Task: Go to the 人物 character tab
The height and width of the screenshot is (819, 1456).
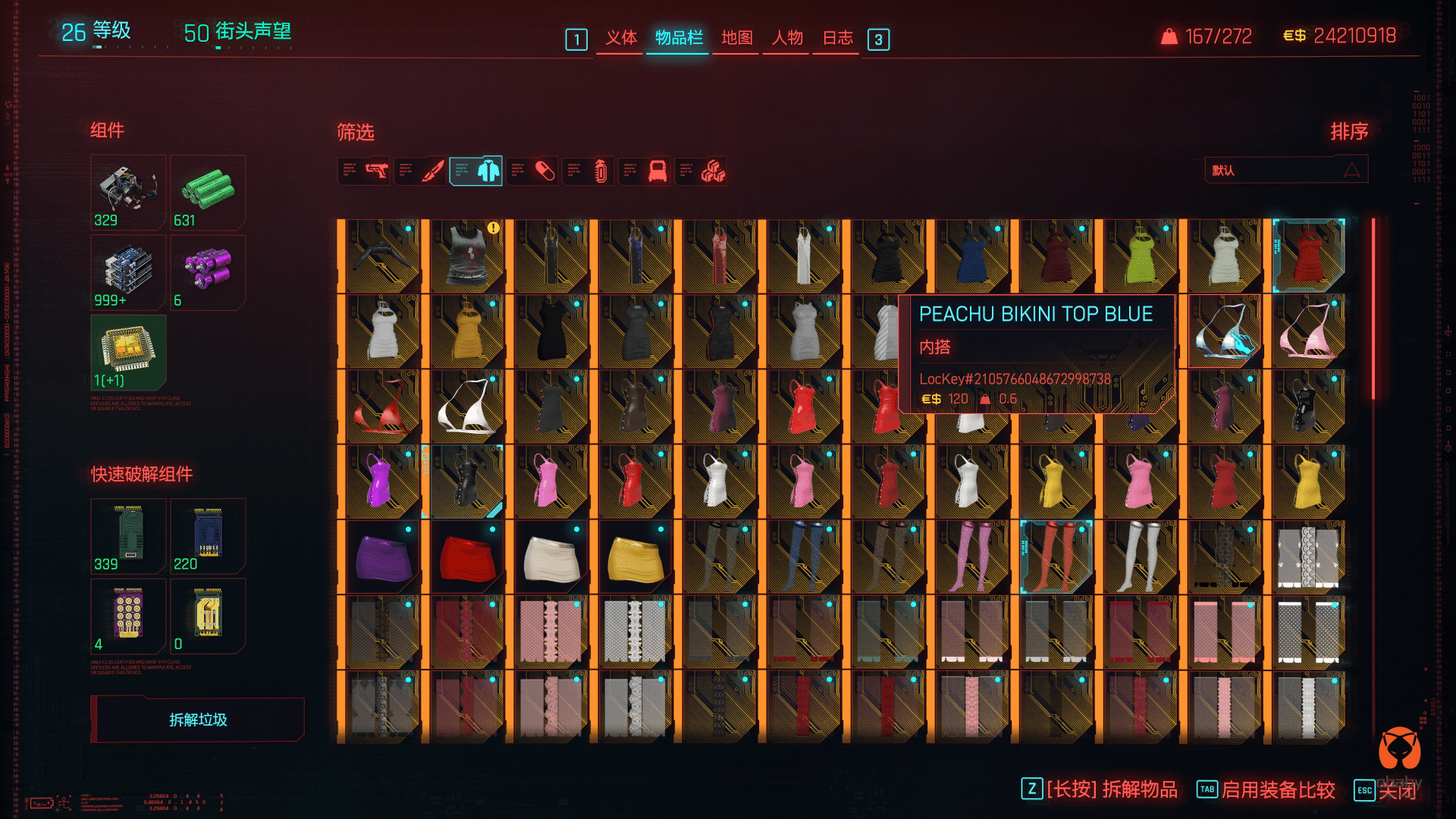Action: (x=787, y=38)
